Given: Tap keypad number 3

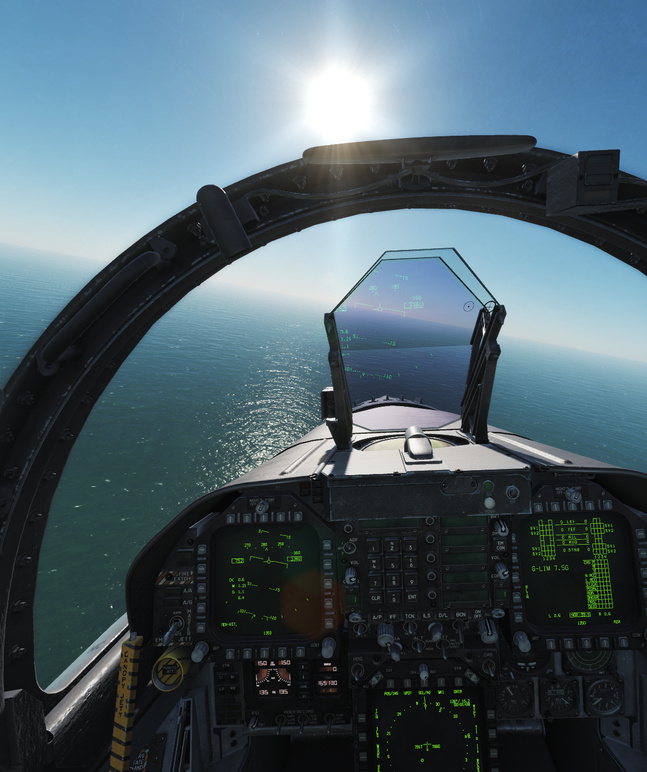Looking at the screenshot, I should click(x=410, y=546).
